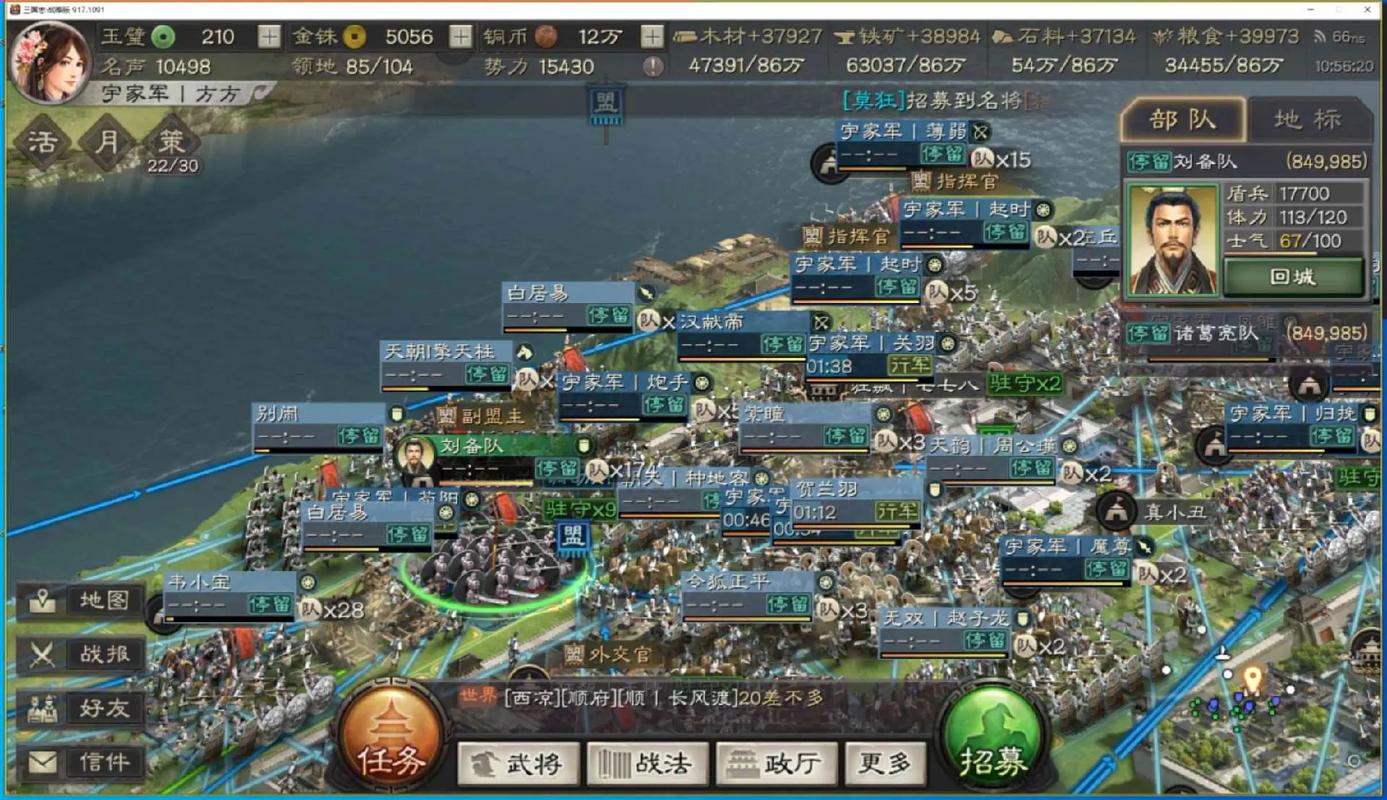Switch to the 部队 troops tab

(x=1182, y=120)
